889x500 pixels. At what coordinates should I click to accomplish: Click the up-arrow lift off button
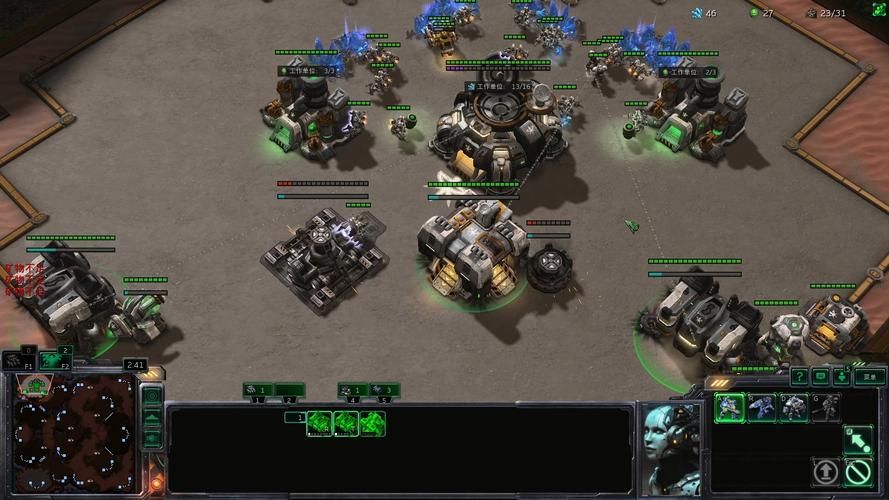coord(826,471)
